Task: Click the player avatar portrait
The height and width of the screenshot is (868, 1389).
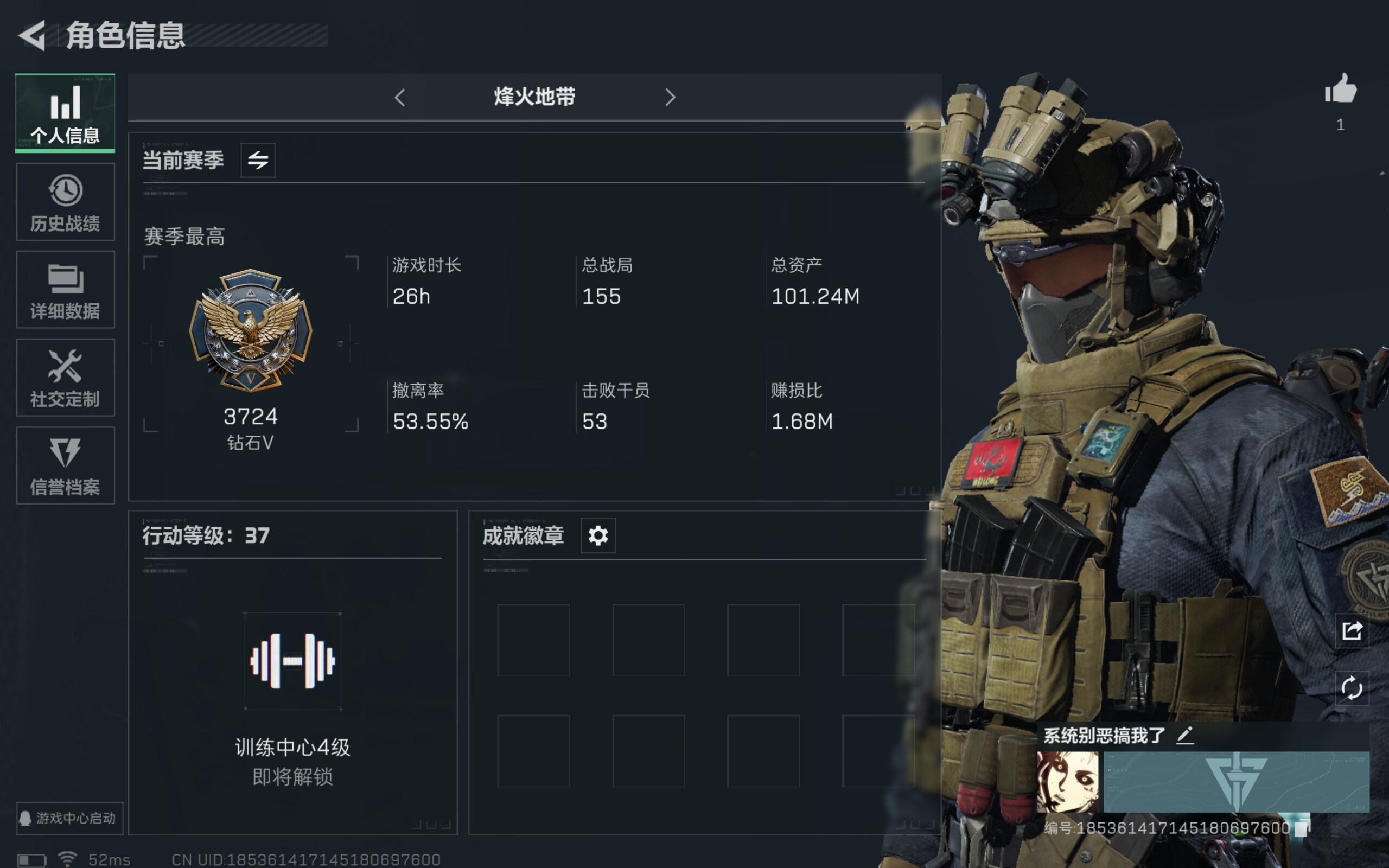Action: [x=1068, y=782]
